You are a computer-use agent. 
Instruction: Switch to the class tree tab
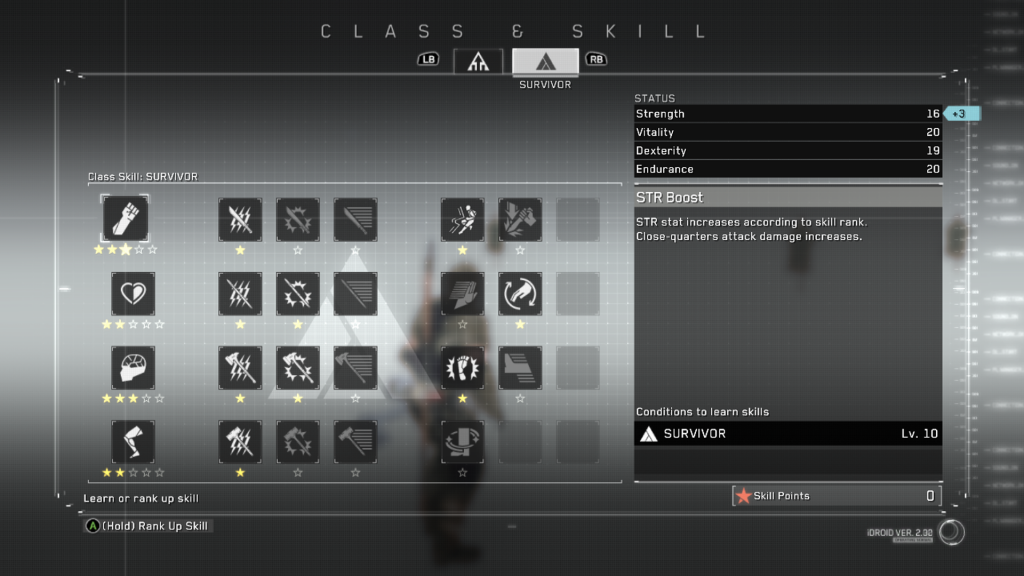[477, 60]
